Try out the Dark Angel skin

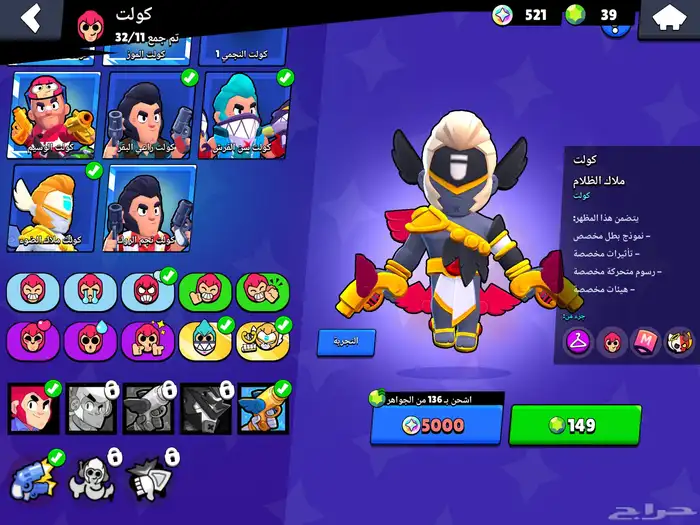pyautogui.click(x=346, y=341)
